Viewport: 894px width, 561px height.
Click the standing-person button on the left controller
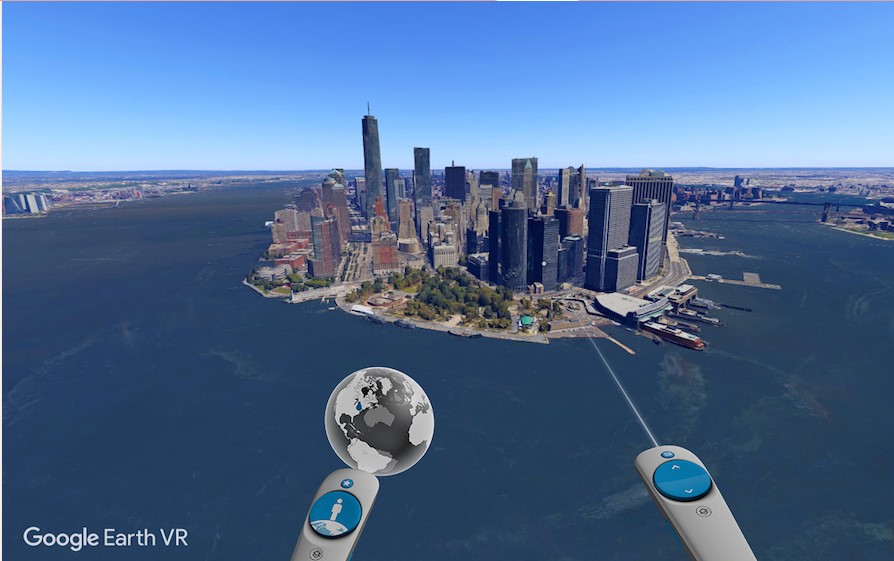(334, 513)
